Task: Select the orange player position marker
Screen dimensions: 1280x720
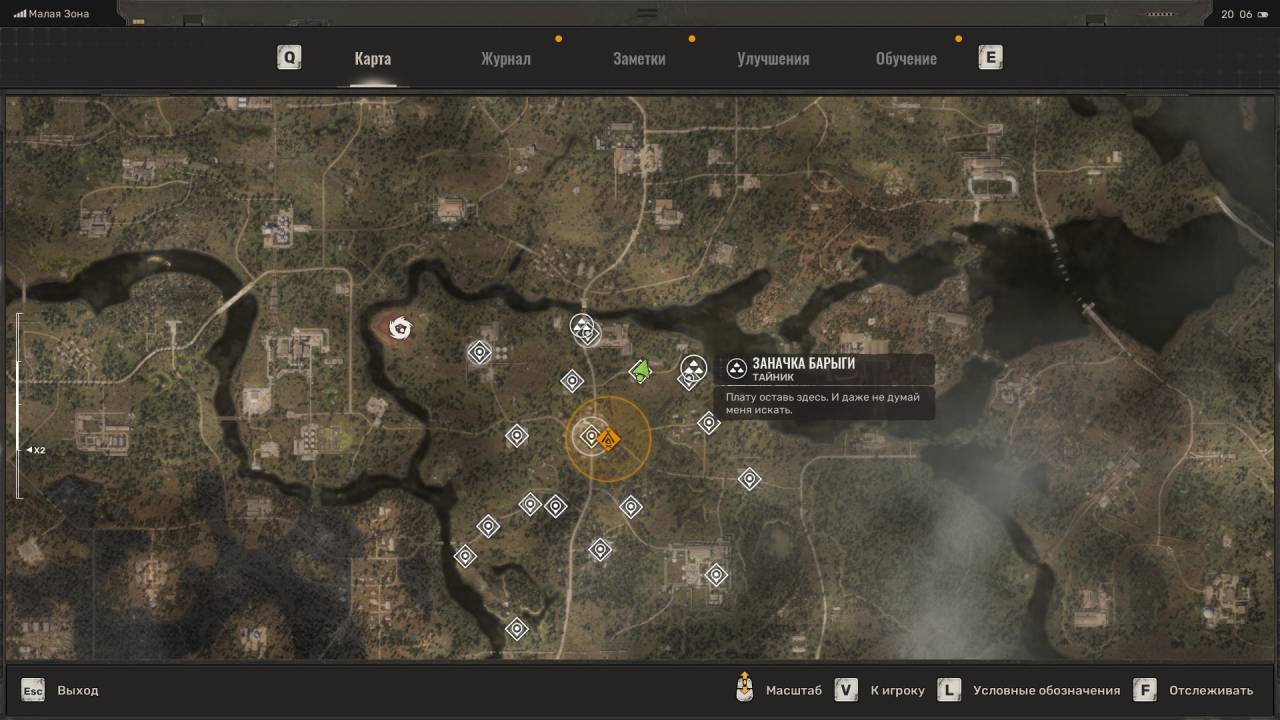Action: point(608,439)
